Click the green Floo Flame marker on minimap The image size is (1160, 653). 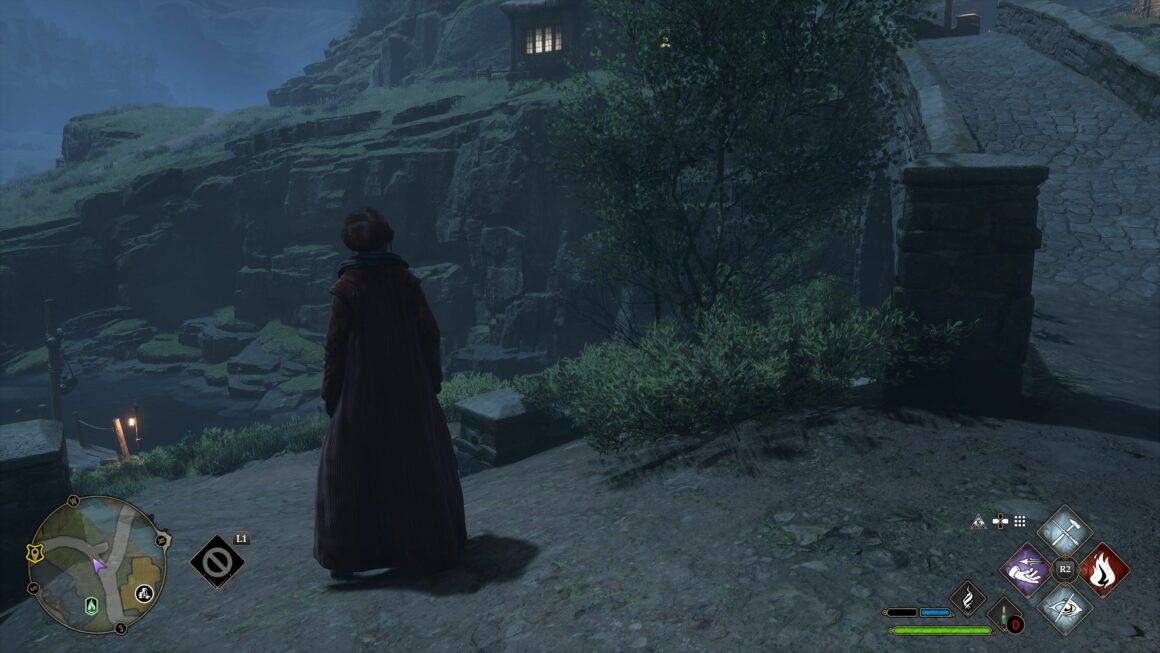(93, 606)
